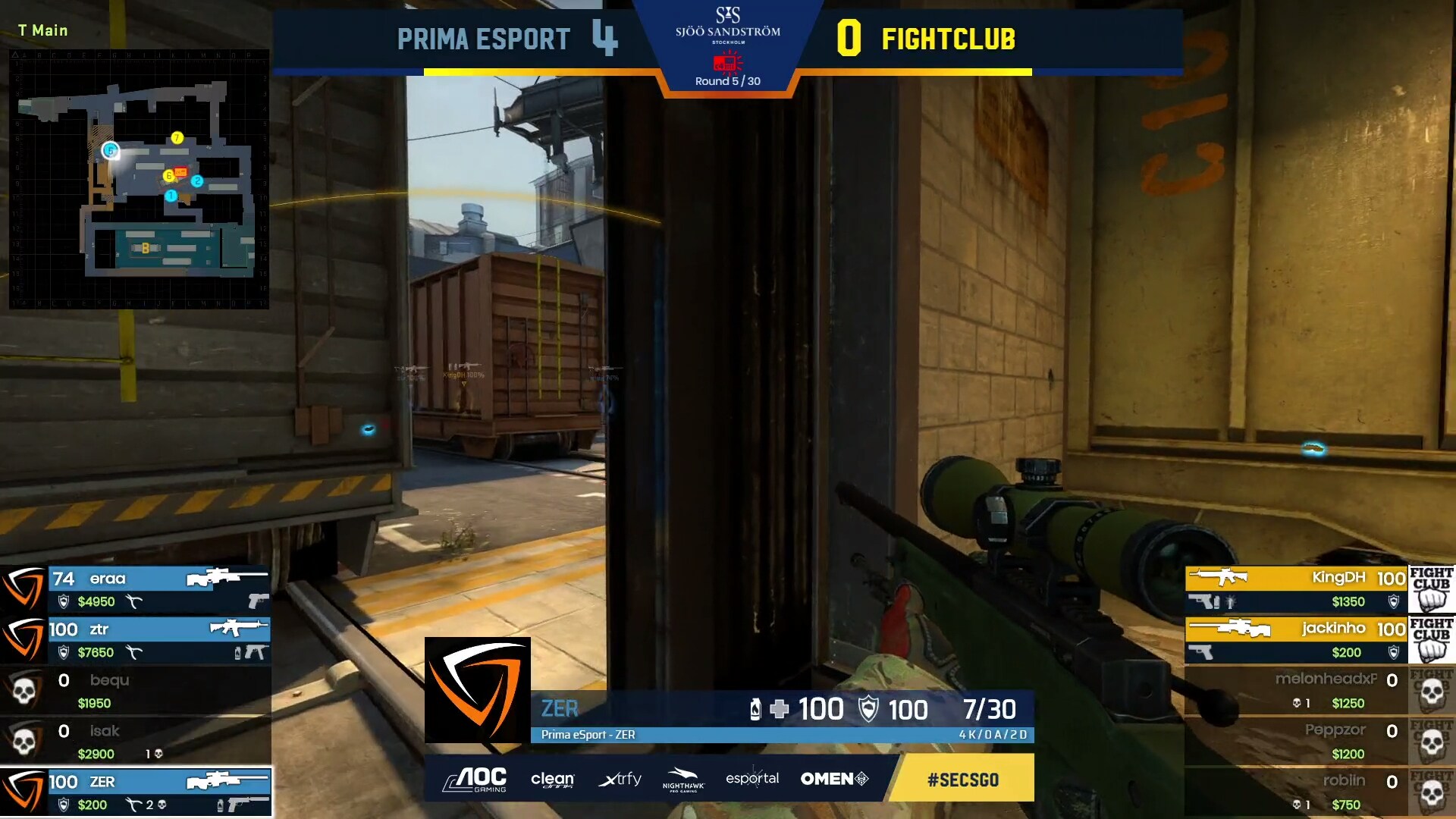Click KingDH's flashbang grenade icon
The height and width of the screenshot is (819, 1456).
(1230, 601)
